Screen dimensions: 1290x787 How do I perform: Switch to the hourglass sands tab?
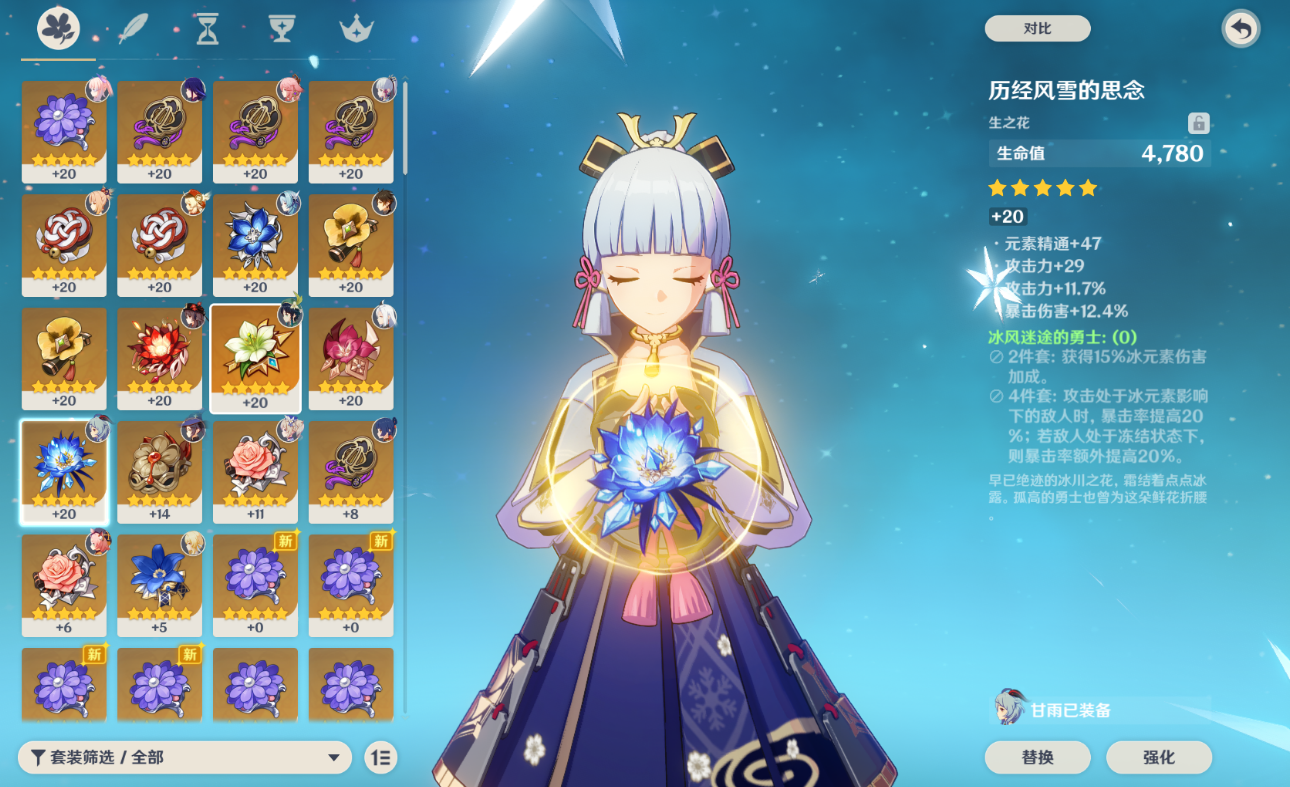207,29
